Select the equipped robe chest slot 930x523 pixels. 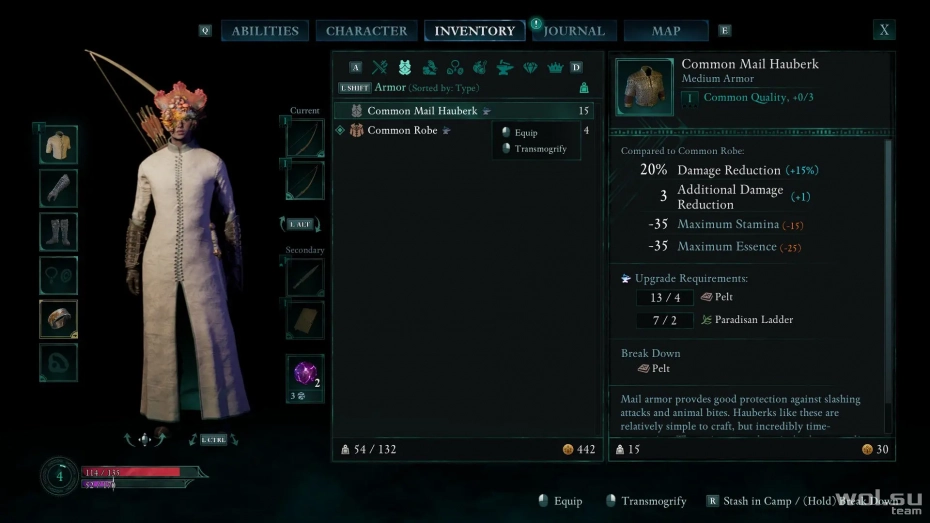tap(58, 145)
